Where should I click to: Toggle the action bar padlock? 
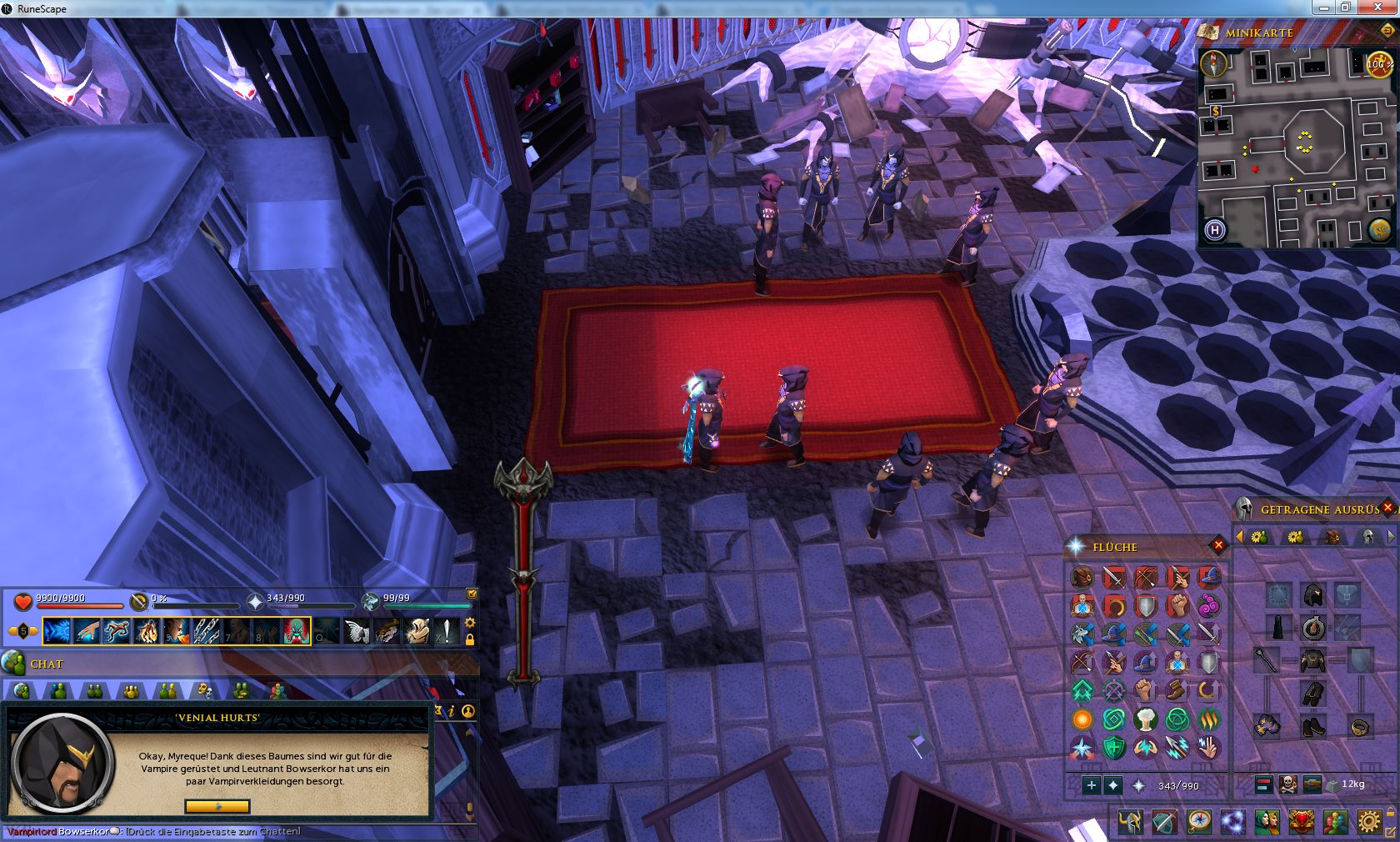pyautogui.click(x=470, y=639)
